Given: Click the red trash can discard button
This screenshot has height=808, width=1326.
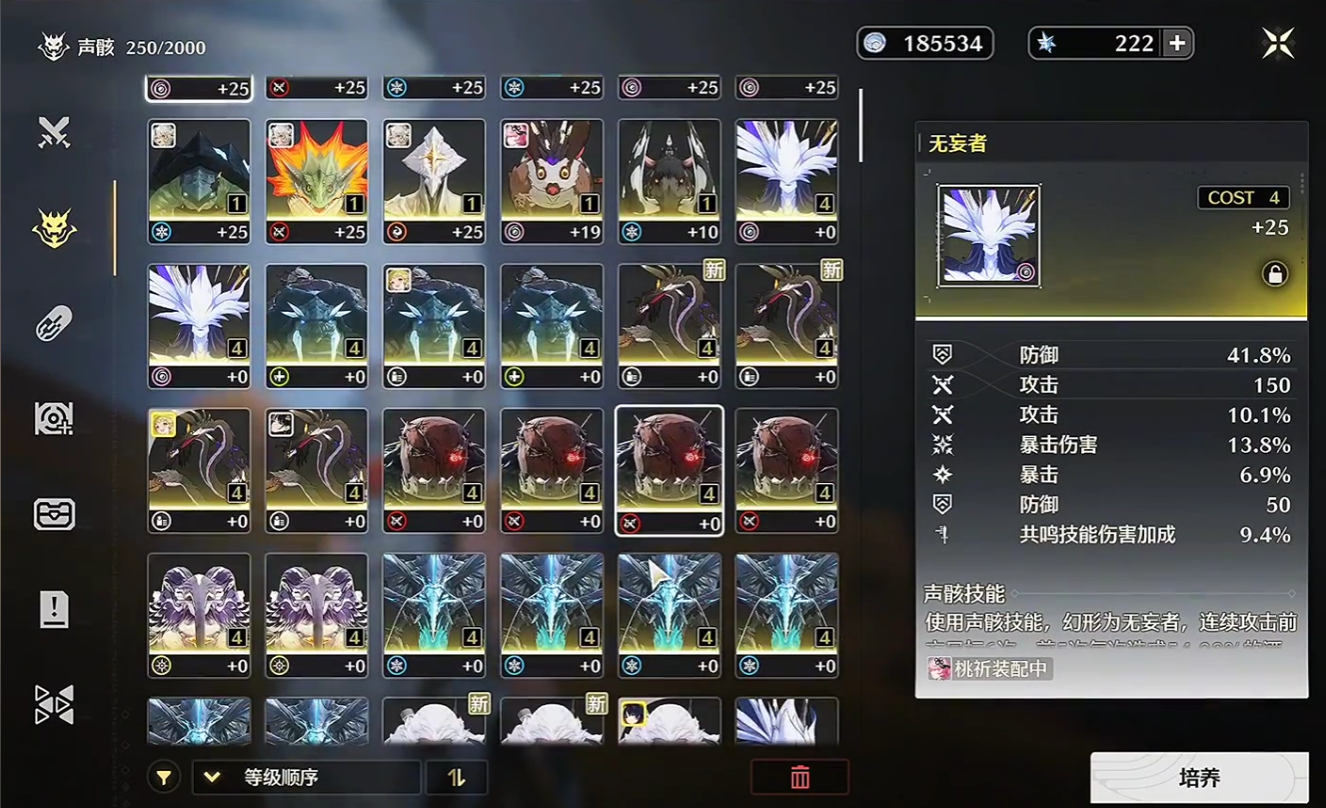Looking at the screenshot, I should pyautogui.click(x=799, y=778).
